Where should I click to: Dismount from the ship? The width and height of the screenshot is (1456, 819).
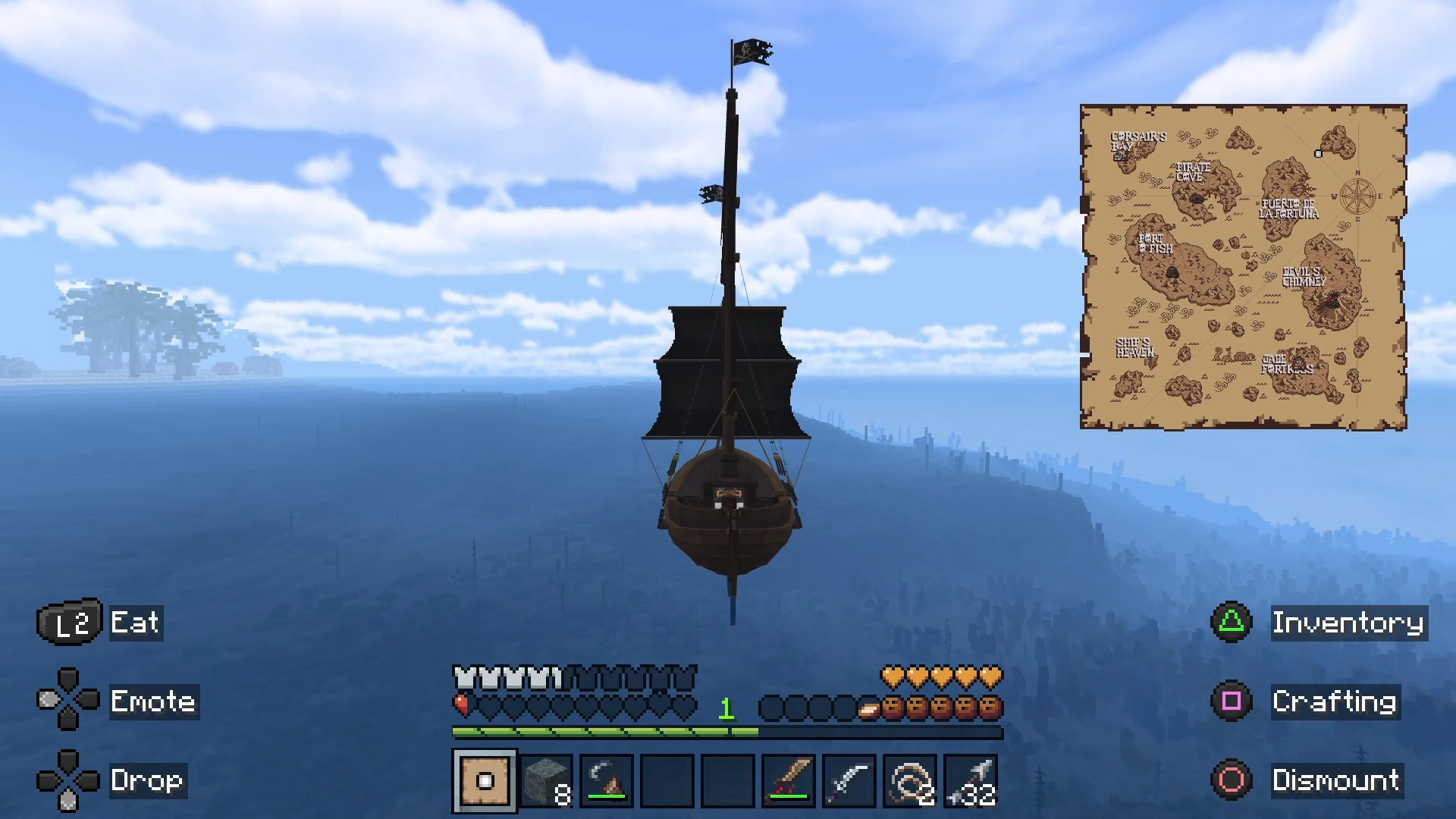pos(1335,780)
